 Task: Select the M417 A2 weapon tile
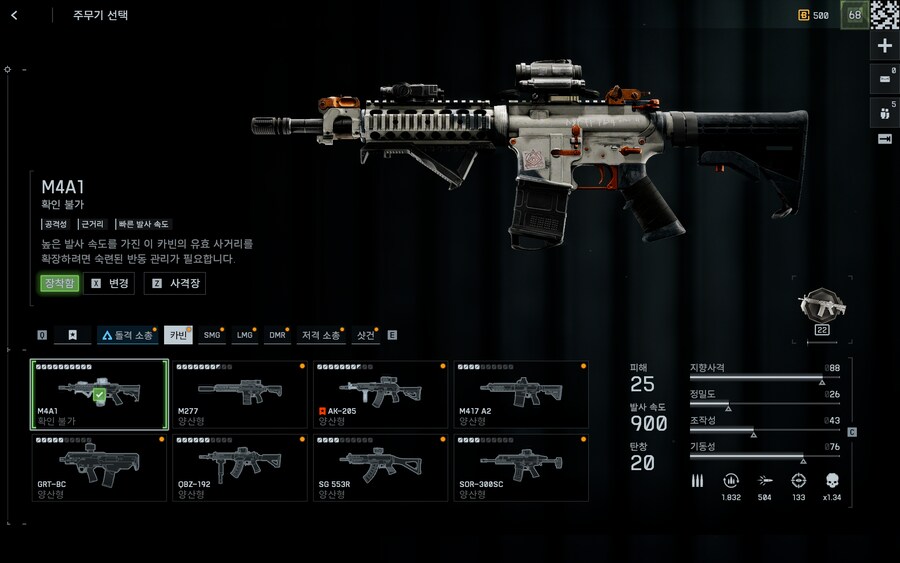pyautogui.click(x=521, y=394)
